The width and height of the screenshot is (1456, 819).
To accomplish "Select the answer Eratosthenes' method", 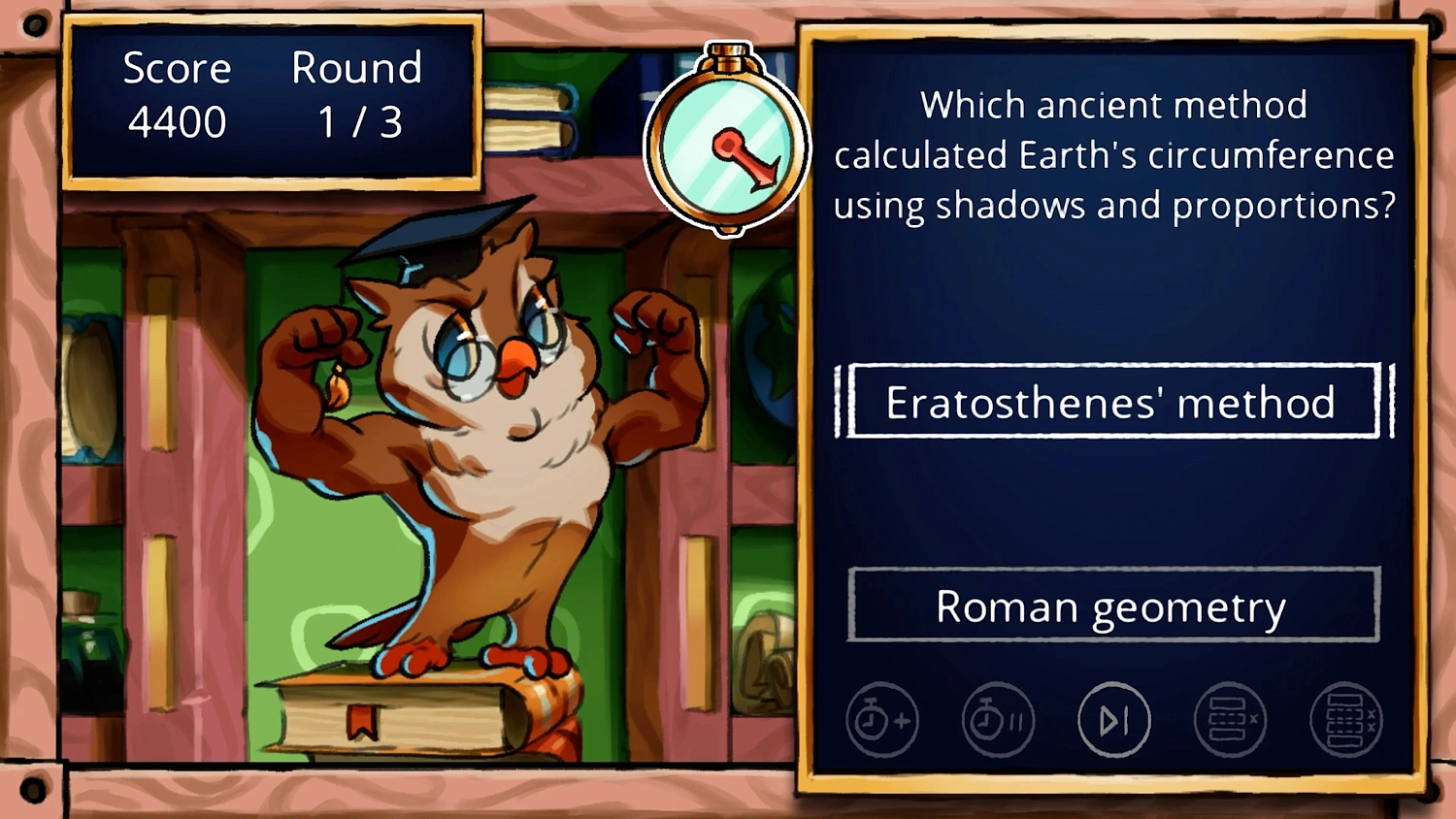I will [x=1111, y=402].
